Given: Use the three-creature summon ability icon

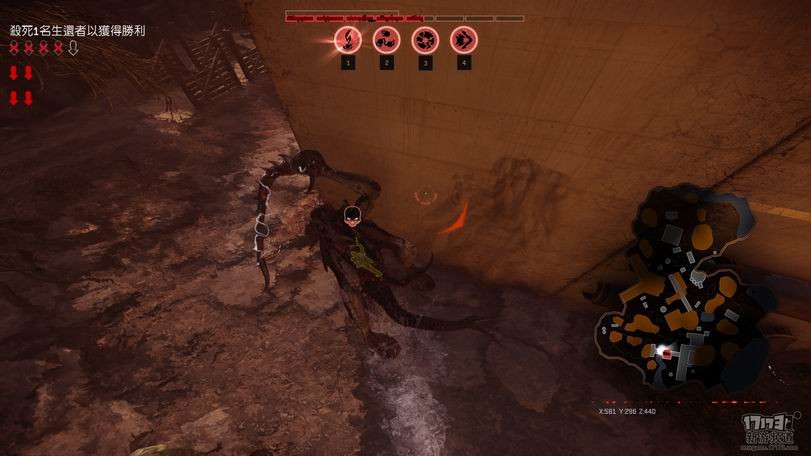Looking at the screenshot, I should tap(386, 40).
